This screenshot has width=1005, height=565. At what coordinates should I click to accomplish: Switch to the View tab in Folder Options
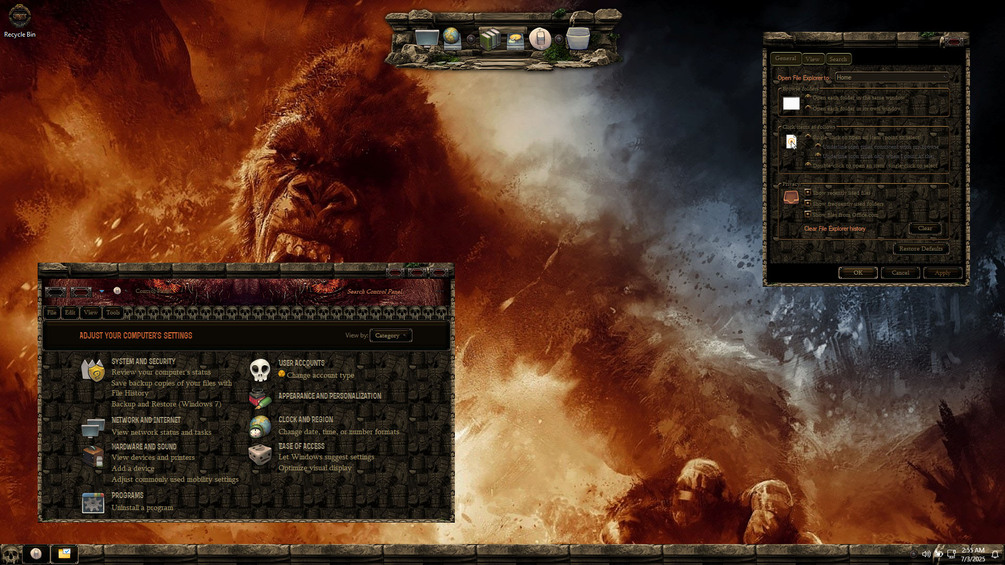813,59
